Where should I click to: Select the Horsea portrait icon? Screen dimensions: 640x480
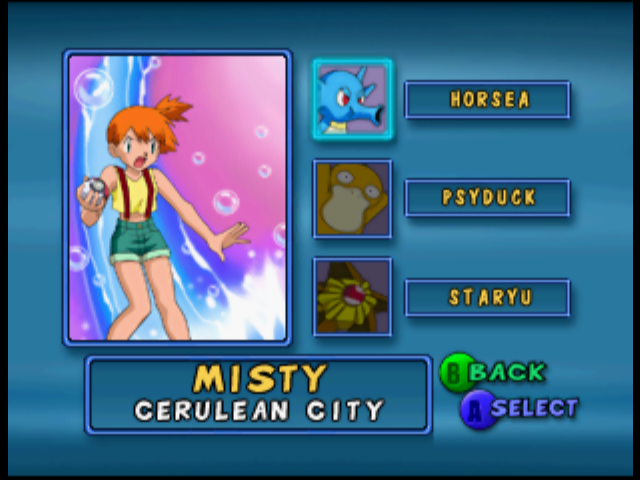click(352, 100)
